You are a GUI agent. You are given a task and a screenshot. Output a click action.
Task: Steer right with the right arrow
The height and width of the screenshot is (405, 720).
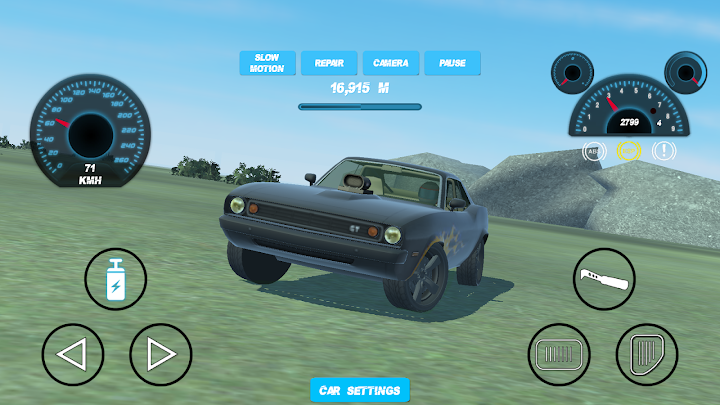160,355
